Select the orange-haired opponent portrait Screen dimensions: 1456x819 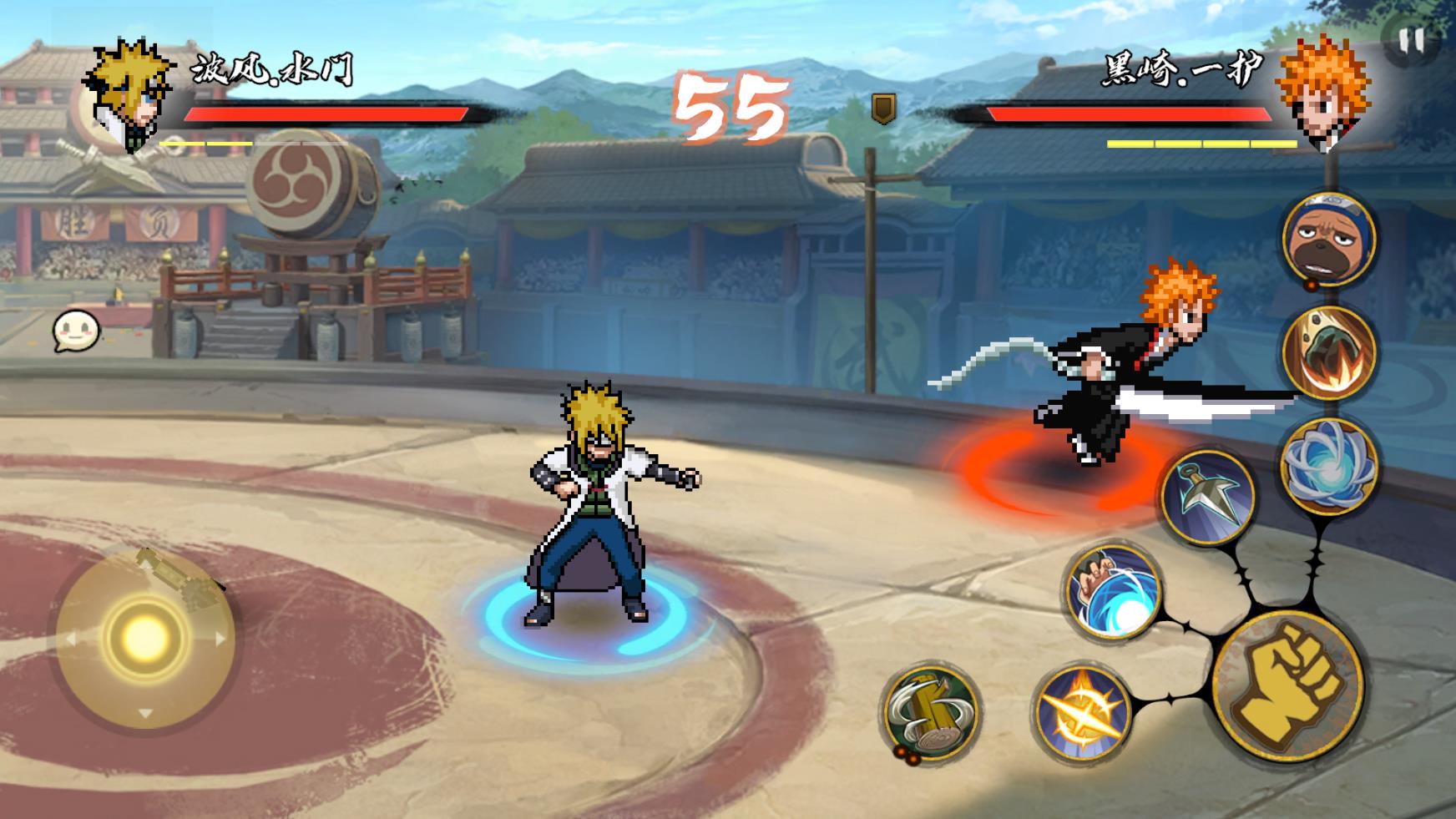pos(1324,94)
